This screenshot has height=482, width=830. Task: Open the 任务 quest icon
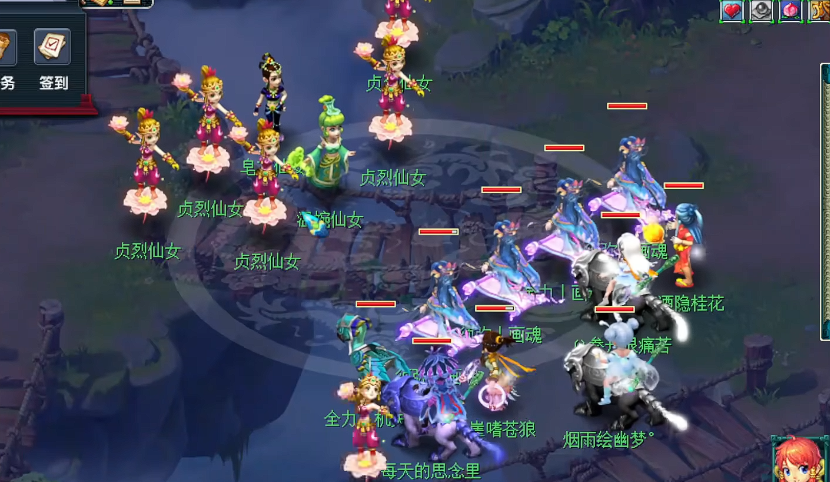tap(6, 48)
